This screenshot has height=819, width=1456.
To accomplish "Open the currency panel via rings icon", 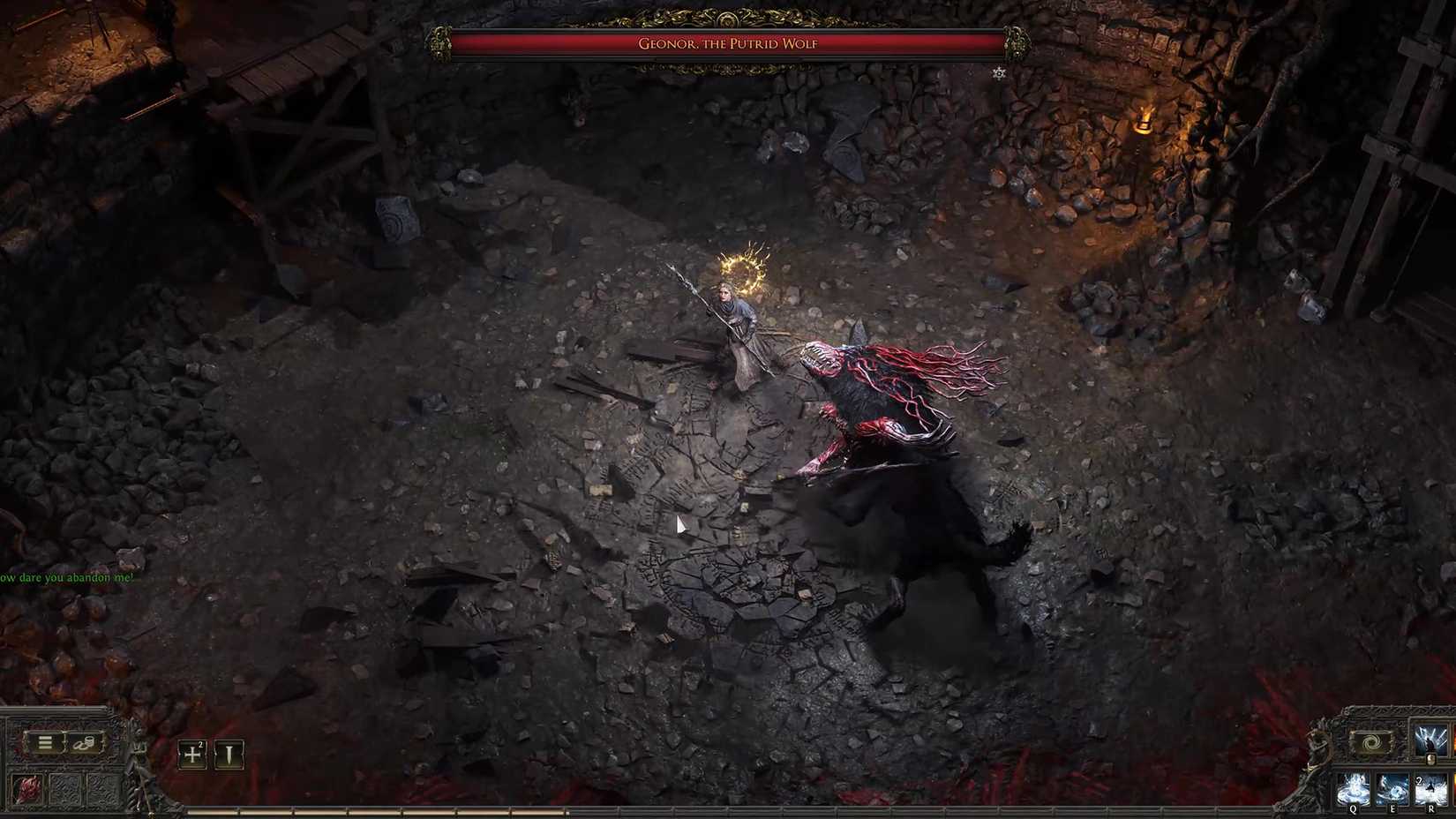I will [x=84, y=744].
